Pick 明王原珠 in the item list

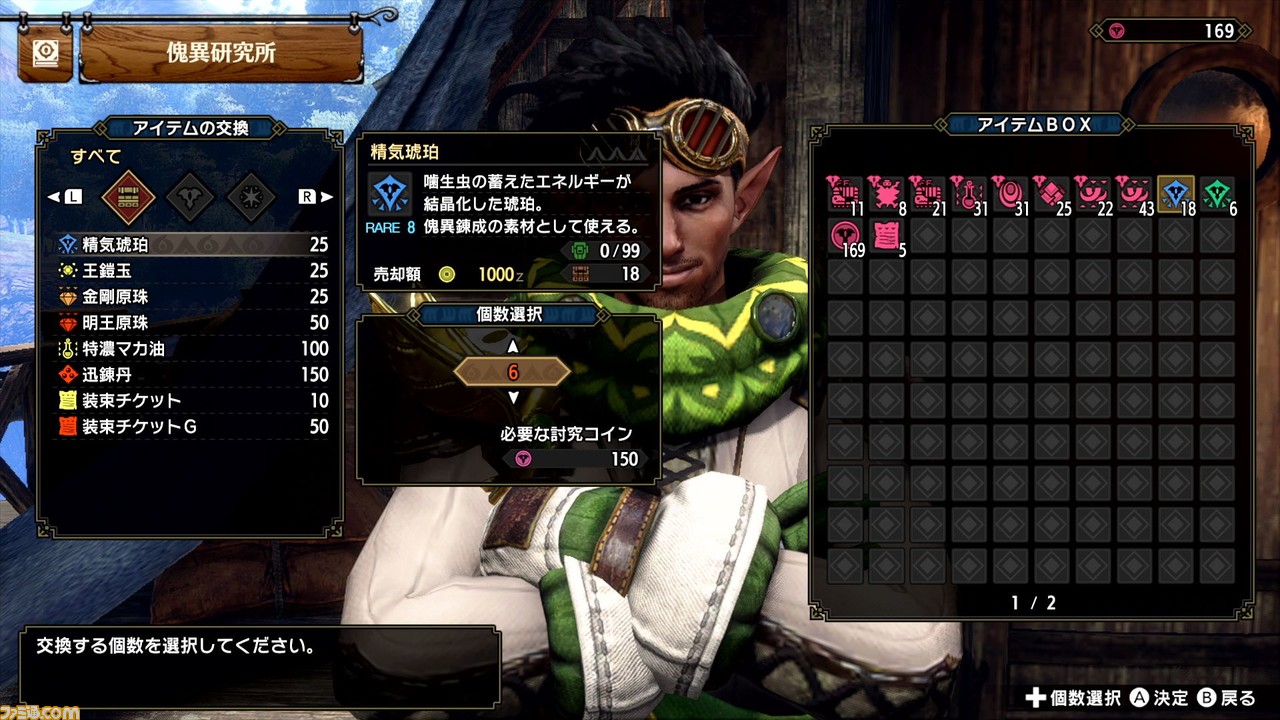(x=190, y=323)
